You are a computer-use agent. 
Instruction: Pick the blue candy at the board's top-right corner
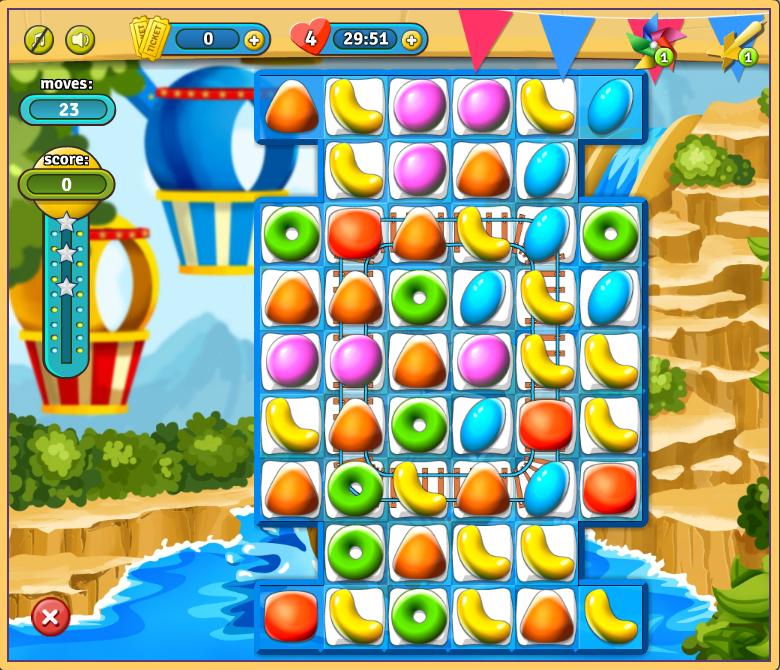pos(610,107)
